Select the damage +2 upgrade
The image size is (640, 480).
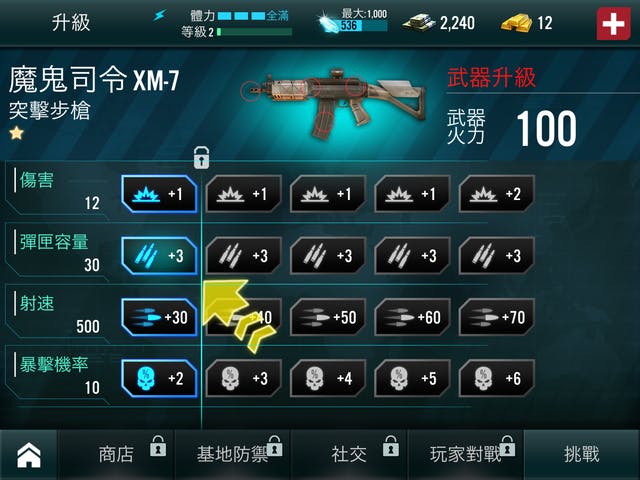[496, 194]
